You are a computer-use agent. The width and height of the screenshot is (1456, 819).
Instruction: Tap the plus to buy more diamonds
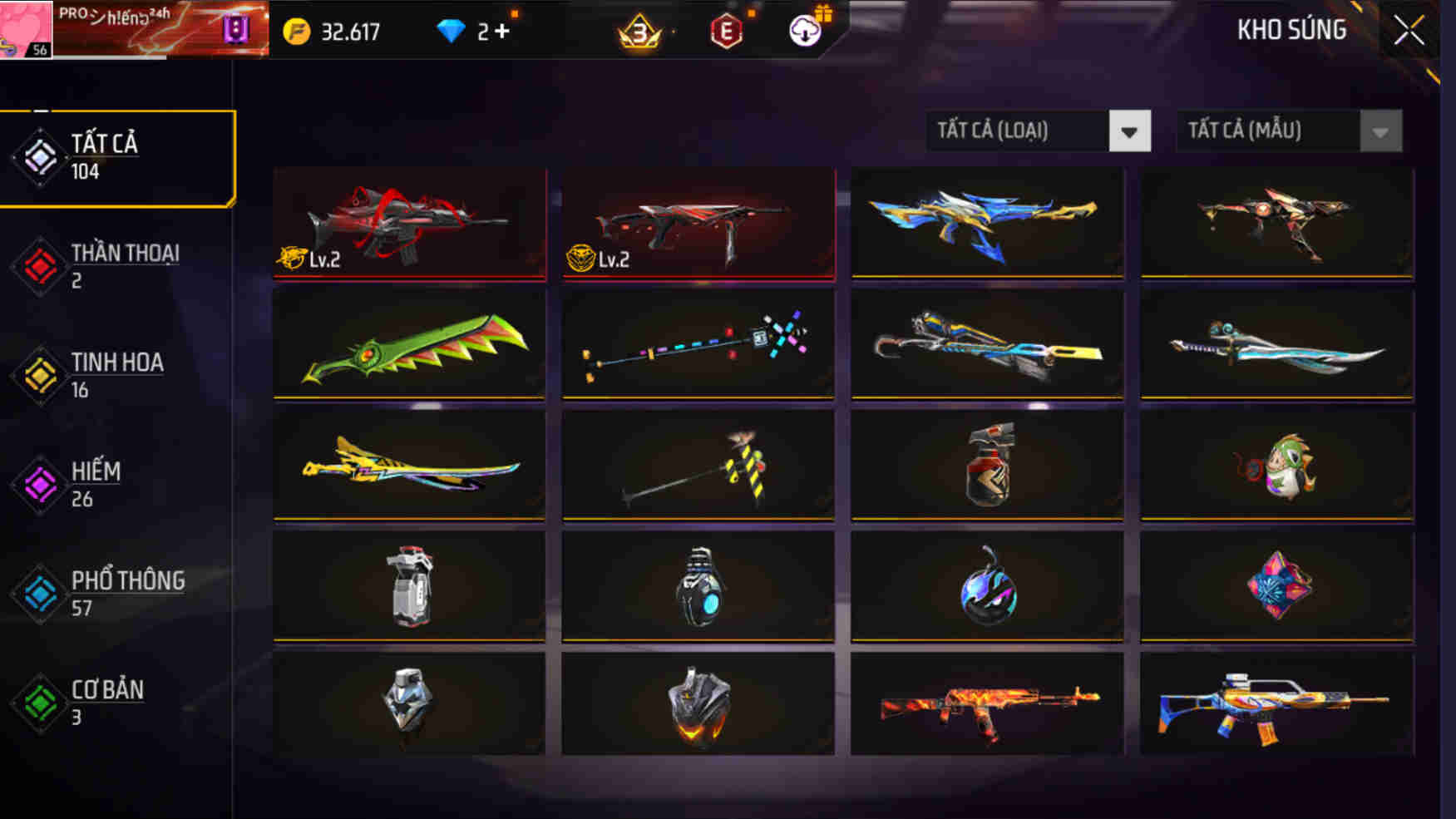(508, 30)
